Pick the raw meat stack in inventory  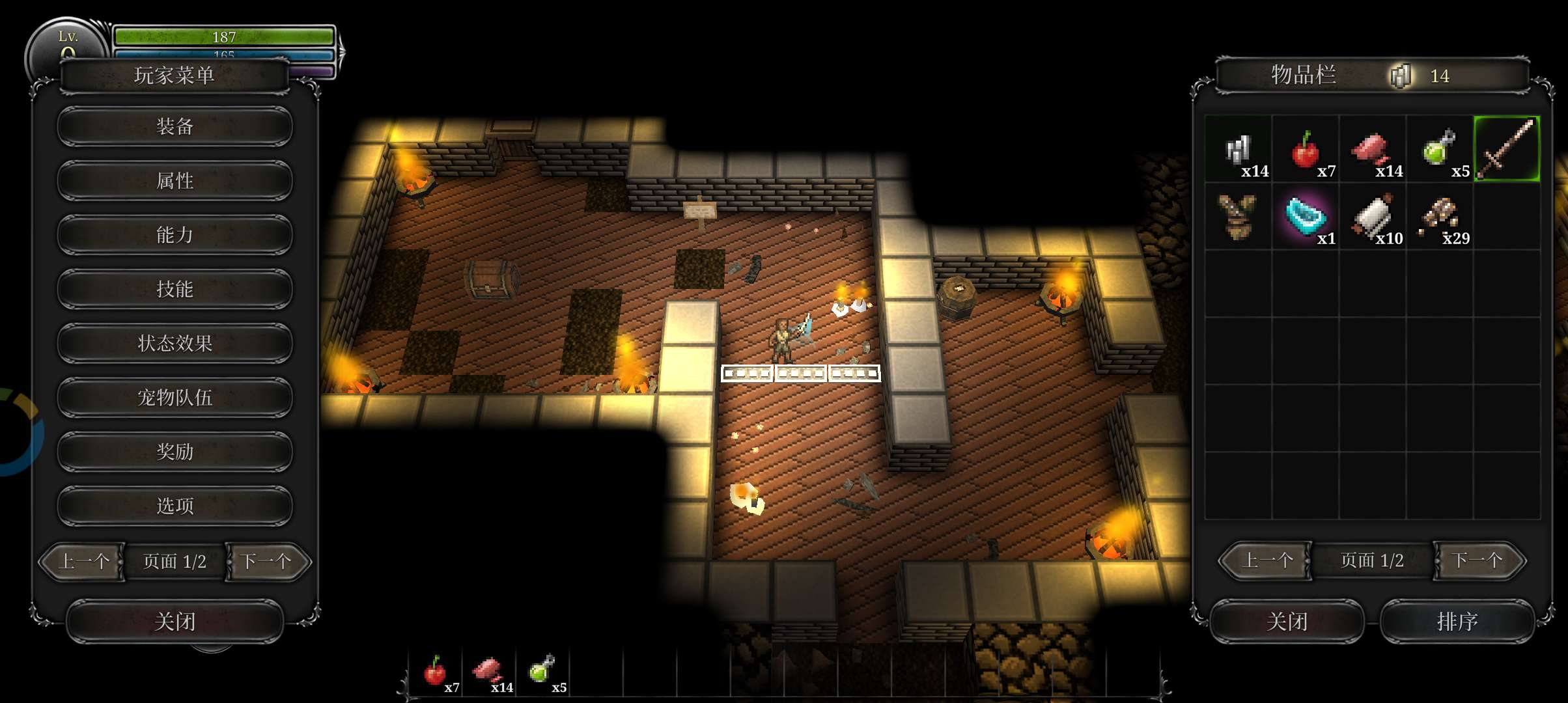tap(1372, 149)
